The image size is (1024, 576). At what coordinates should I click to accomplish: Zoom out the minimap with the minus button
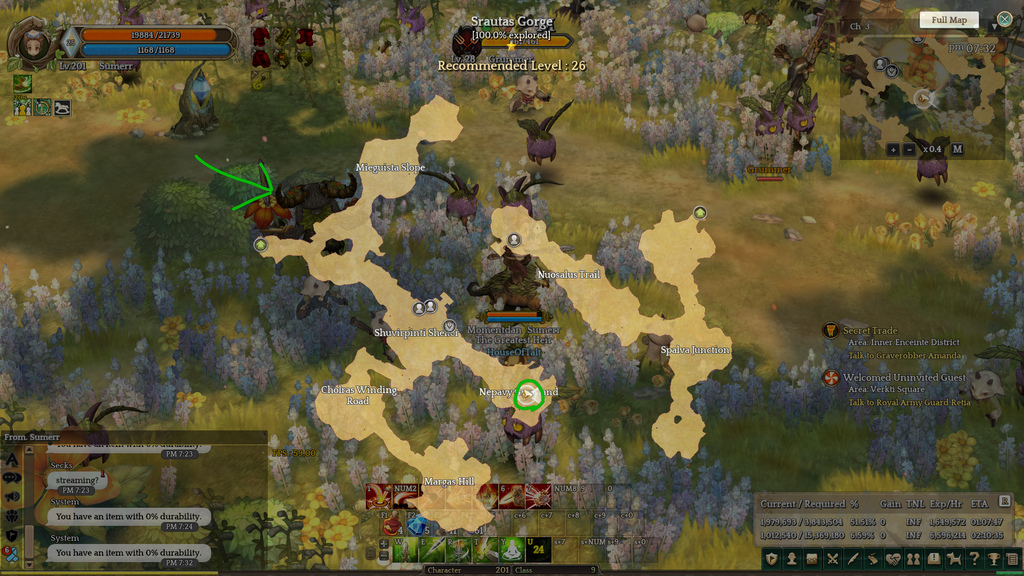pyautogui.click(x=909, y=150)
